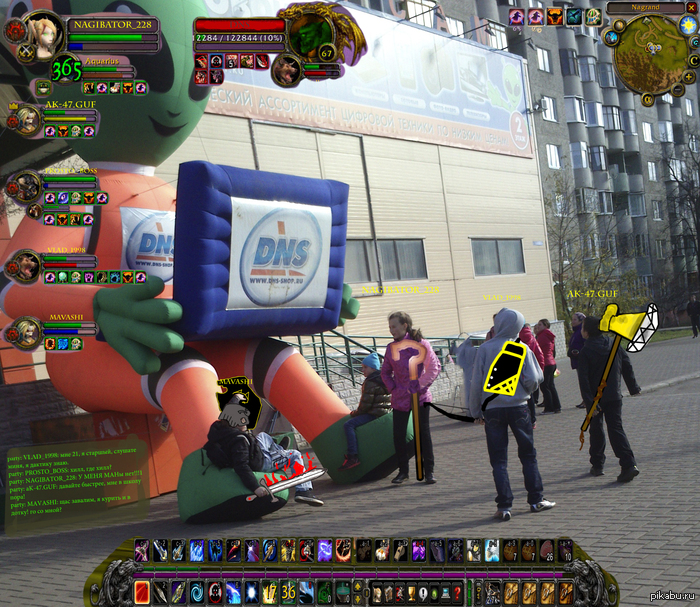Select NAGIBATOR_228's player portrait

pyautogui.click(x=43, y=33)
